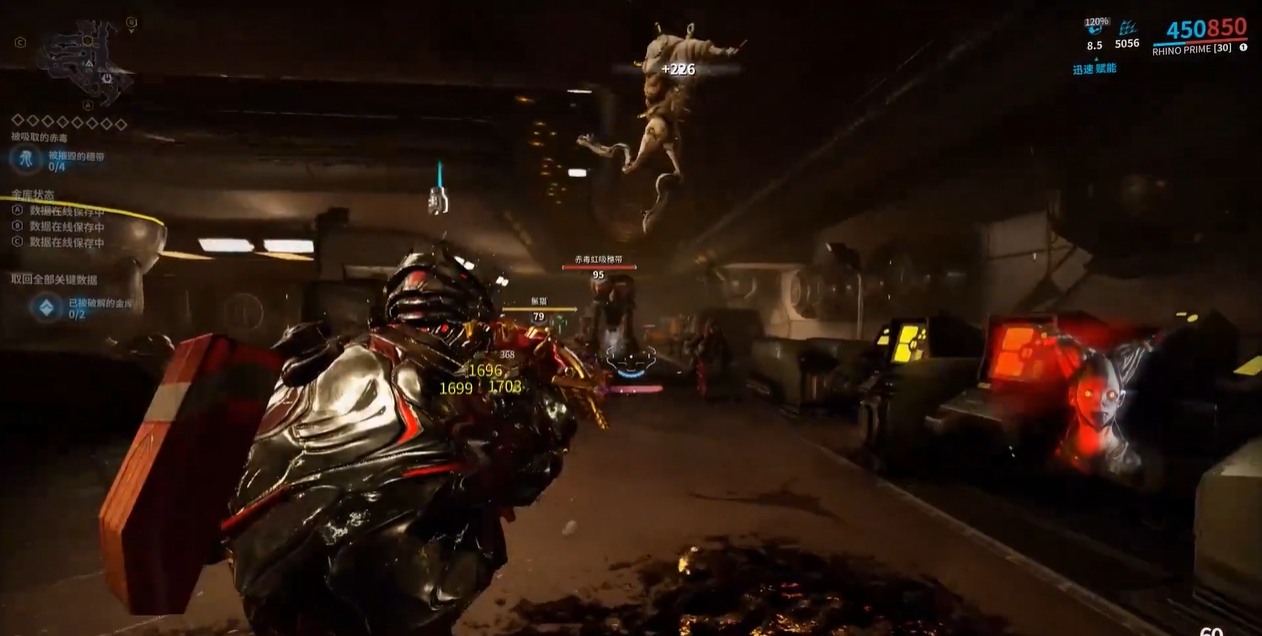Click the RHINO PRIME warframe label
Viewport: 1262px width, 636px height.
(1191, 50)
